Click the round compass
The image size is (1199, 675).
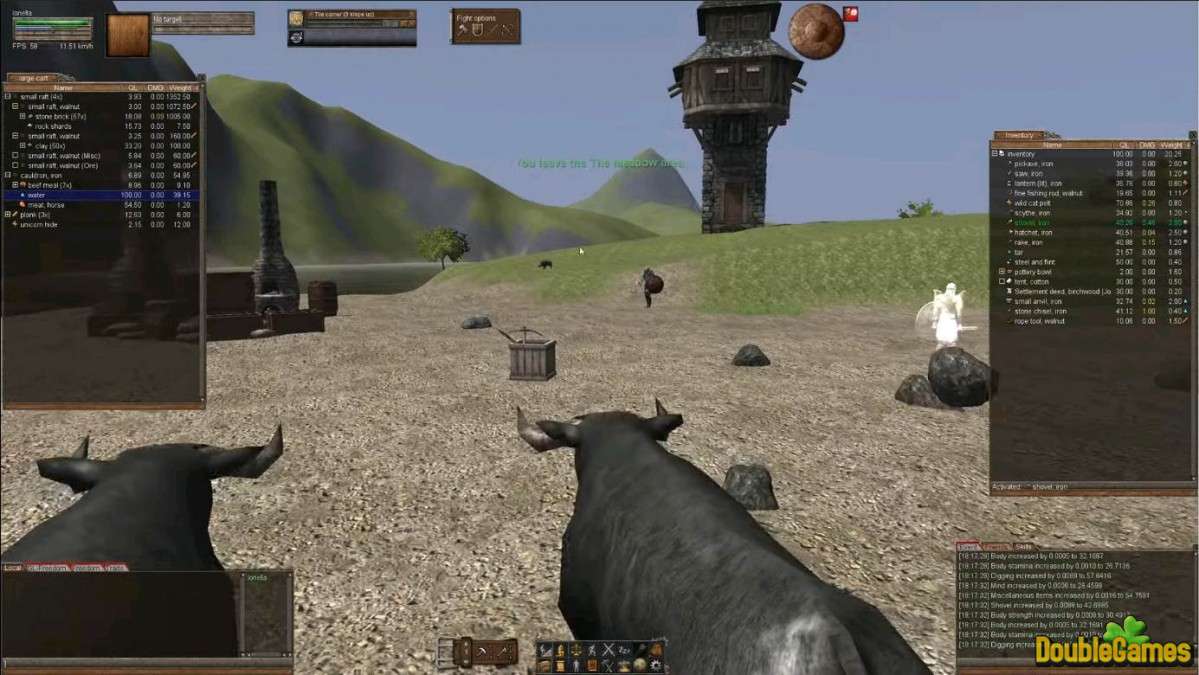pos(815,31)
